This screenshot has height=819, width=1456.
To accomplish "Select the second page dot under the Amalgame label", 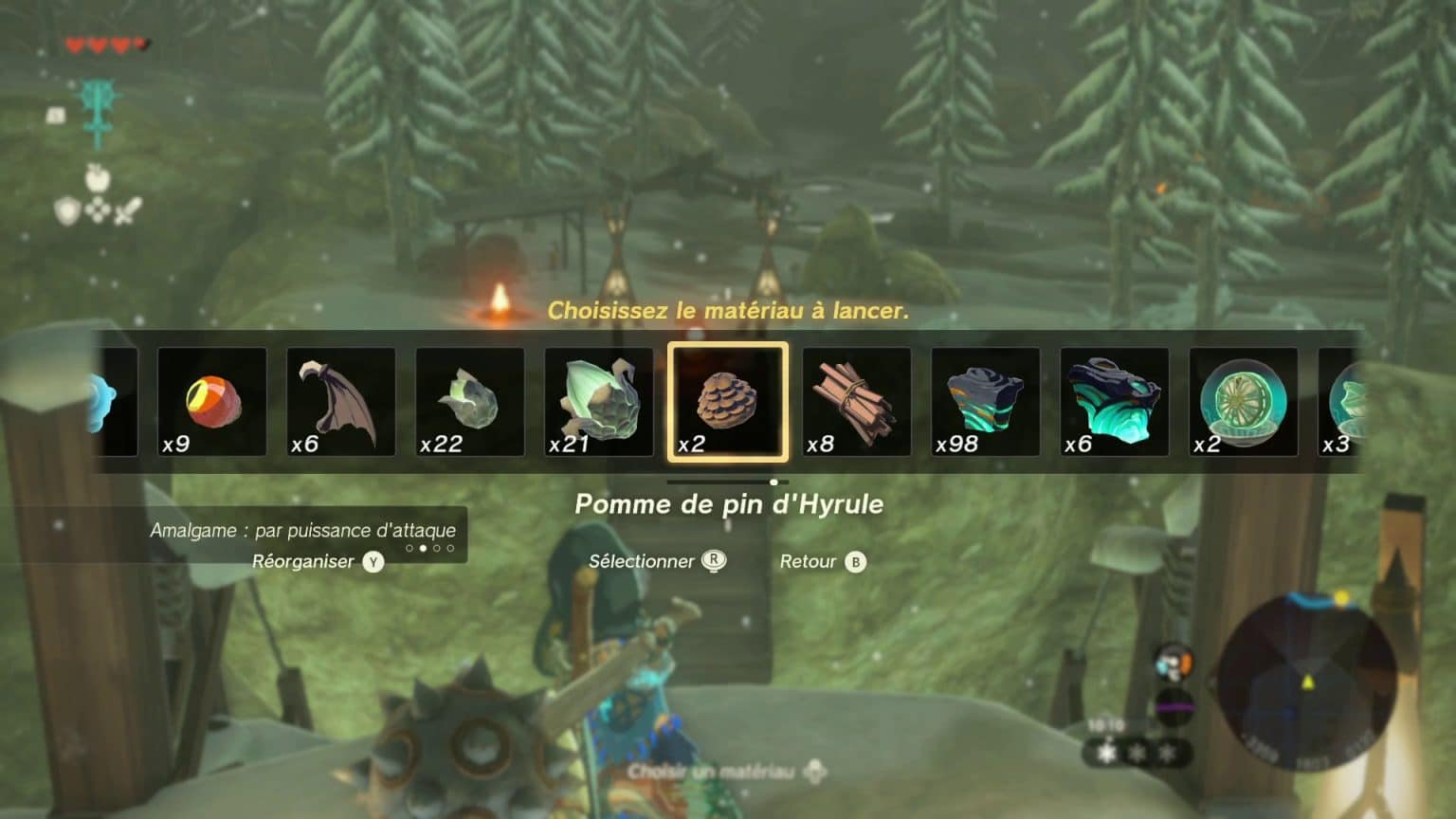I will [423, 548].
